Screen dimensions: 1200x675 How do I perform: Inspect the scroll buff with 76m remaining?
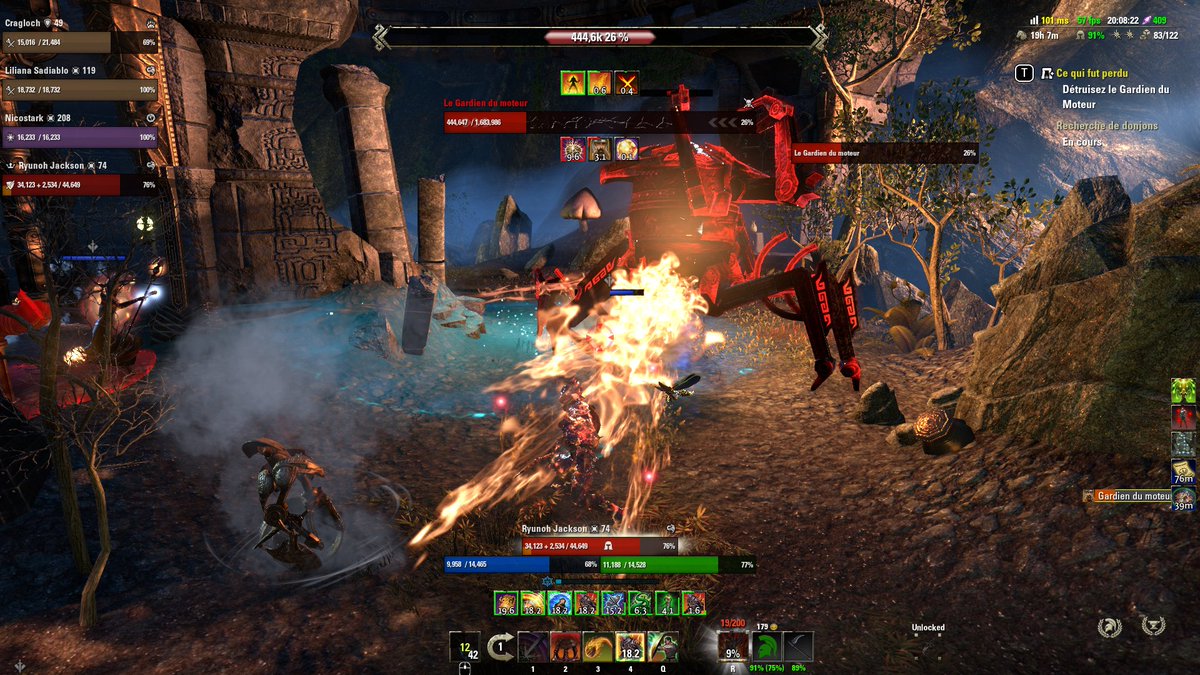coord(1183,472)
